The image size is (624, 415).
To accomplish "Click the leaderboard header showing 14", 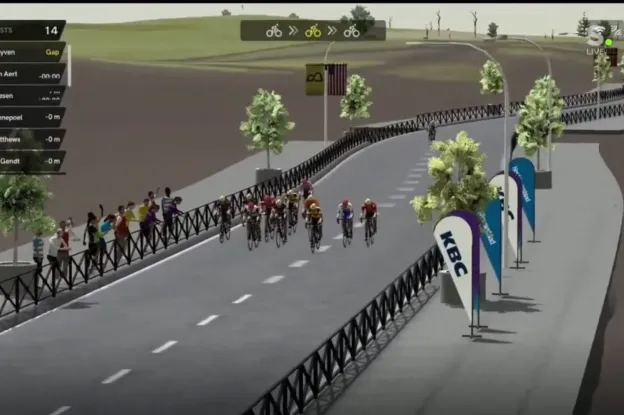I will click(32, 30).
